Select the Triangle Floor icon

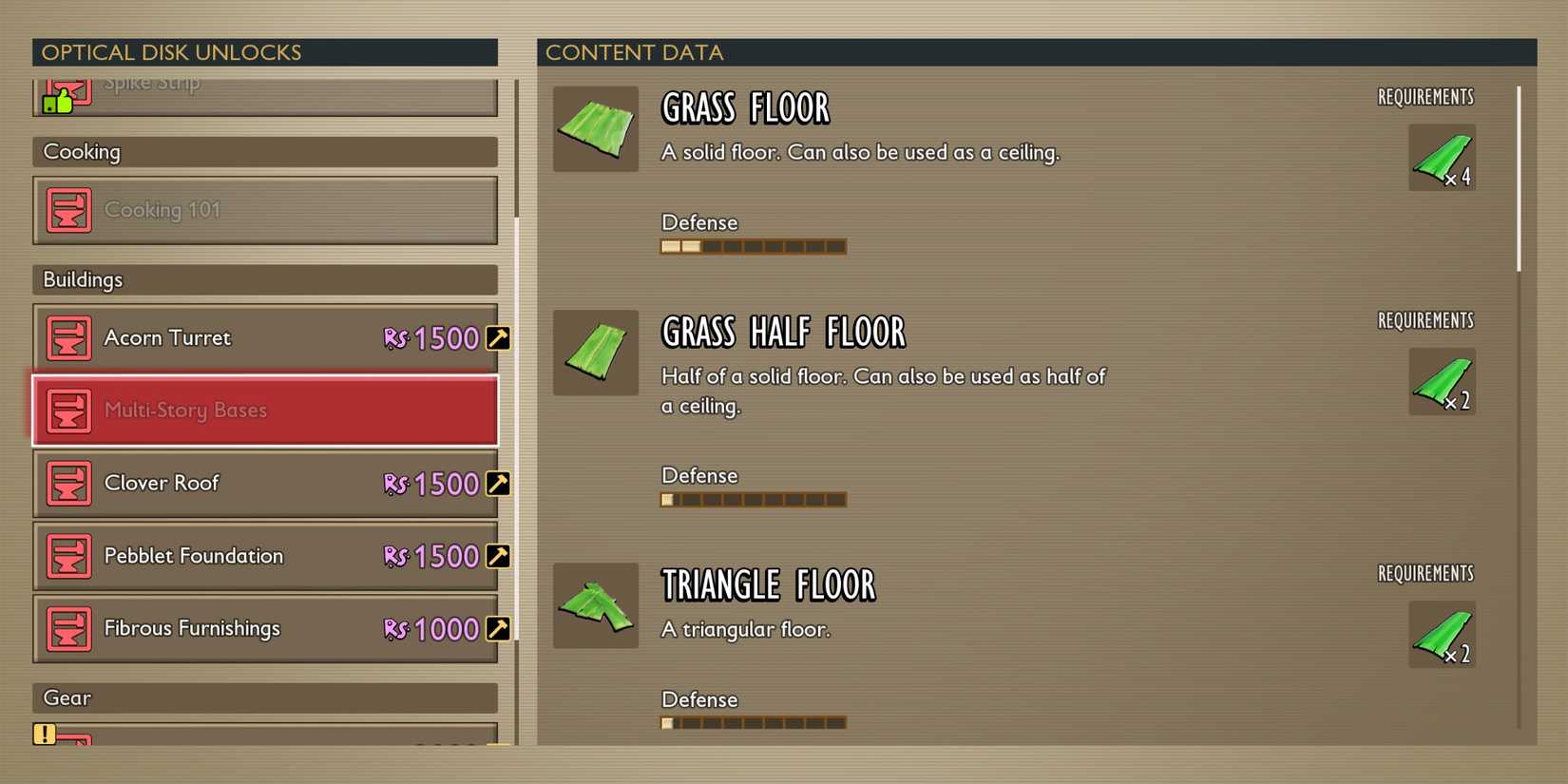point(595,605)
